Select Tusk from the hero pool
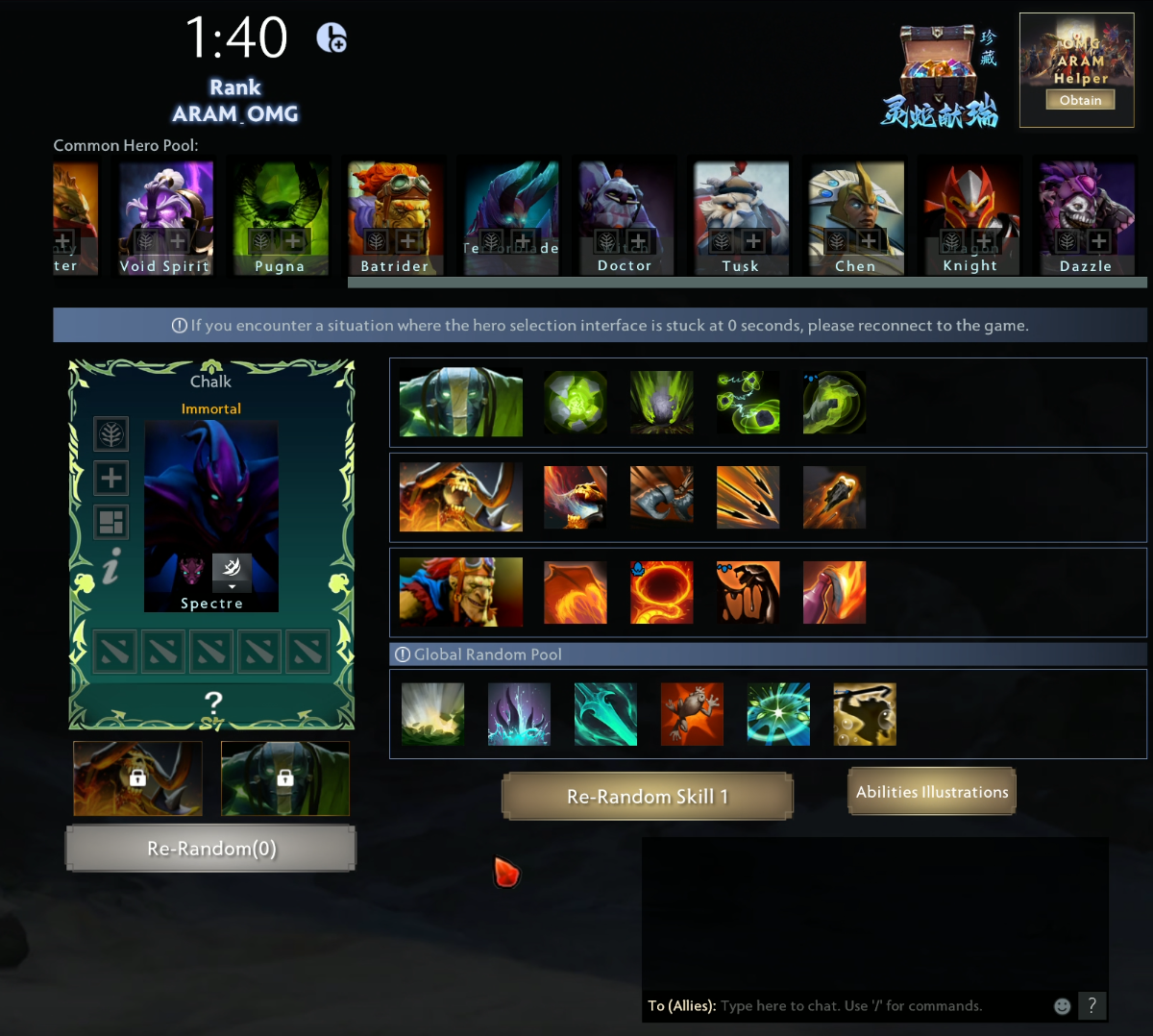The height and width of the screenshot is (1036, 1153). coord(741,218)
